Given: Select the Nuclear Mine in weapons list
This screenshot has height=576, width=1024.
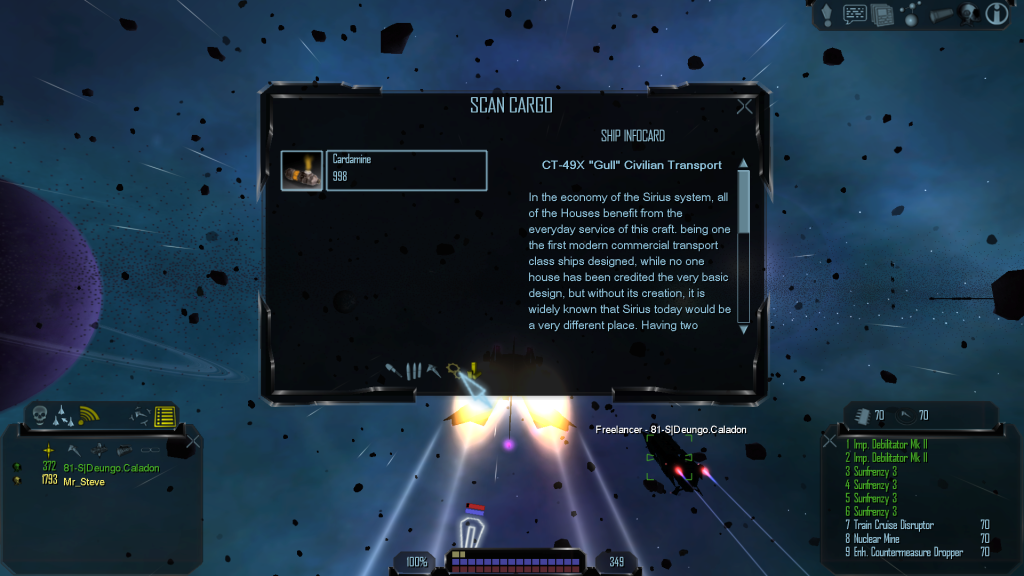Looking at the screenshot, I should pos(877,538).
